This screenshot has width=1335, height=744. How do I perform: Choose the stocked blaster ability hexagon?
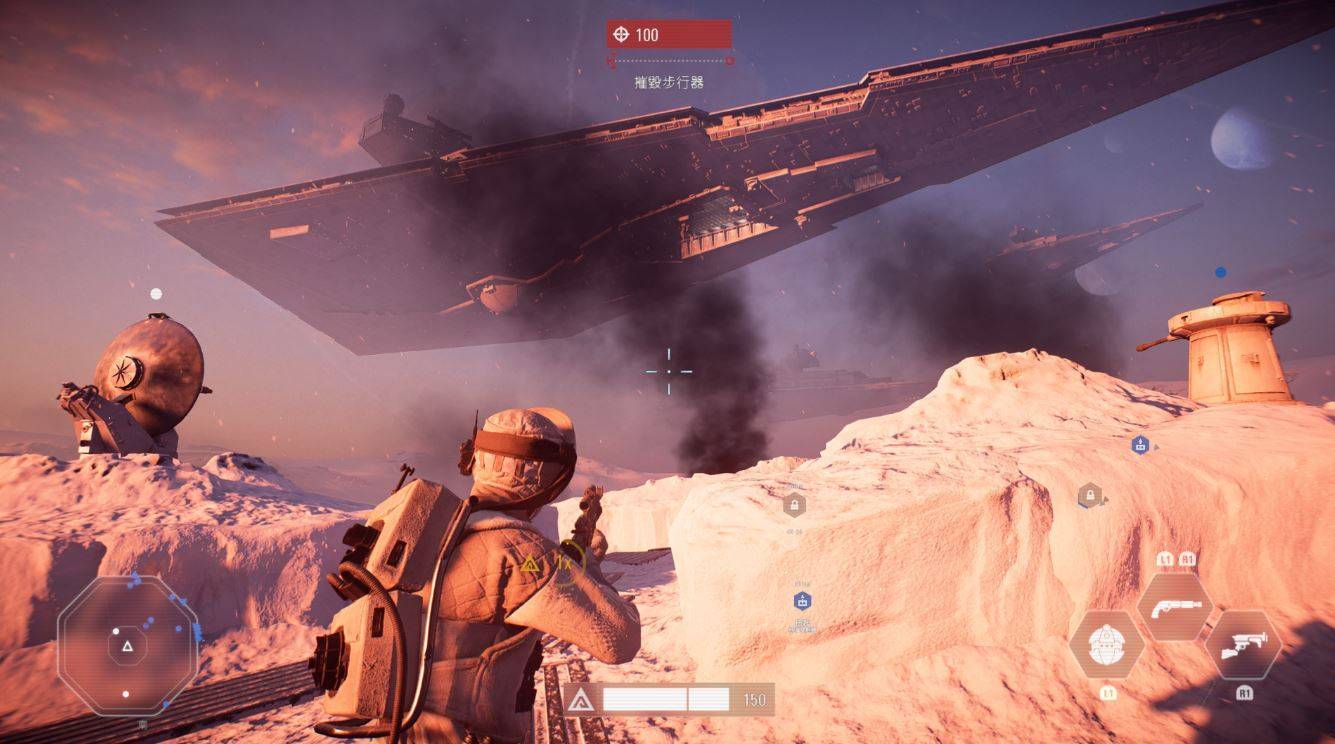click(x=1242, y=645)
